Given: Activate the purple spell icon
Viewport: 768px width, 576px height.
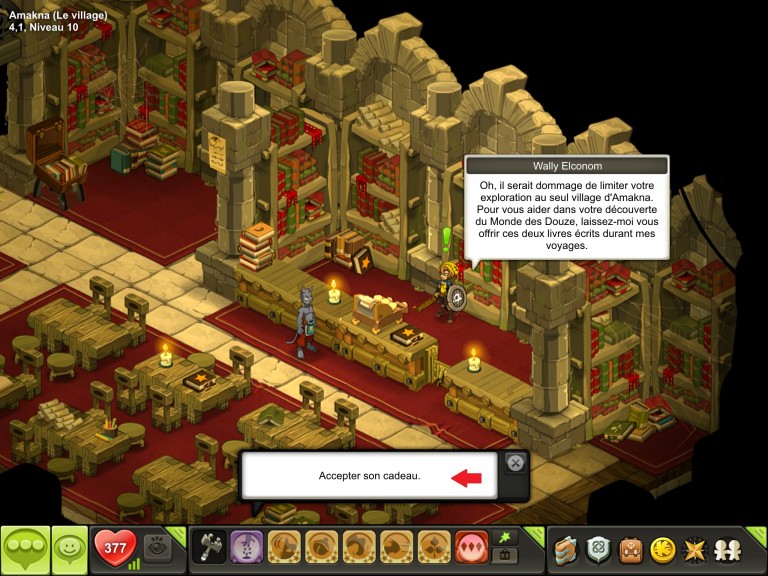Looking at the screenshot, I should (x=246, y=549).
